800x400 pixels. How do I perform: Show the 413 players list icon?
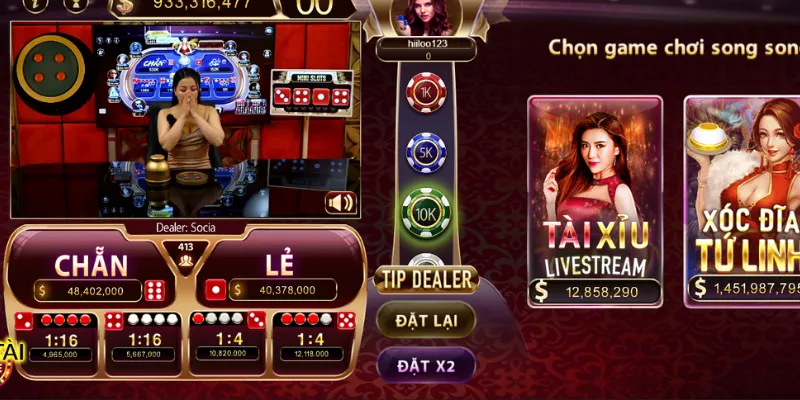pos(185,260)
